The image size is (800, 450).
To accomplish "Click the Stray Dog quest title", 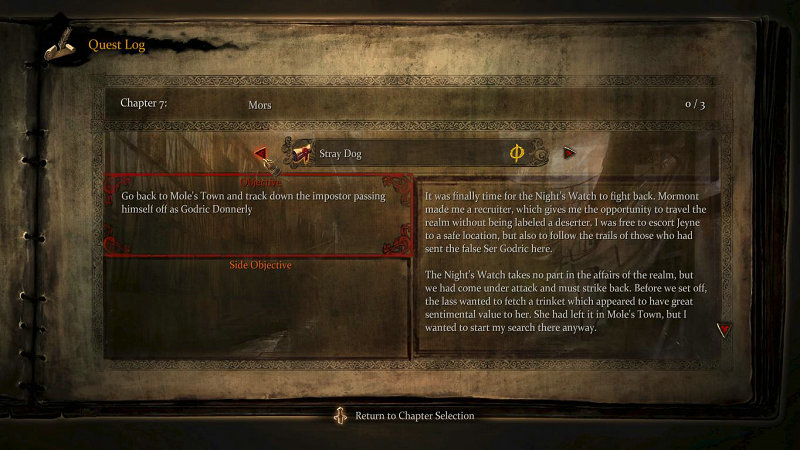I will click(340, 154).
